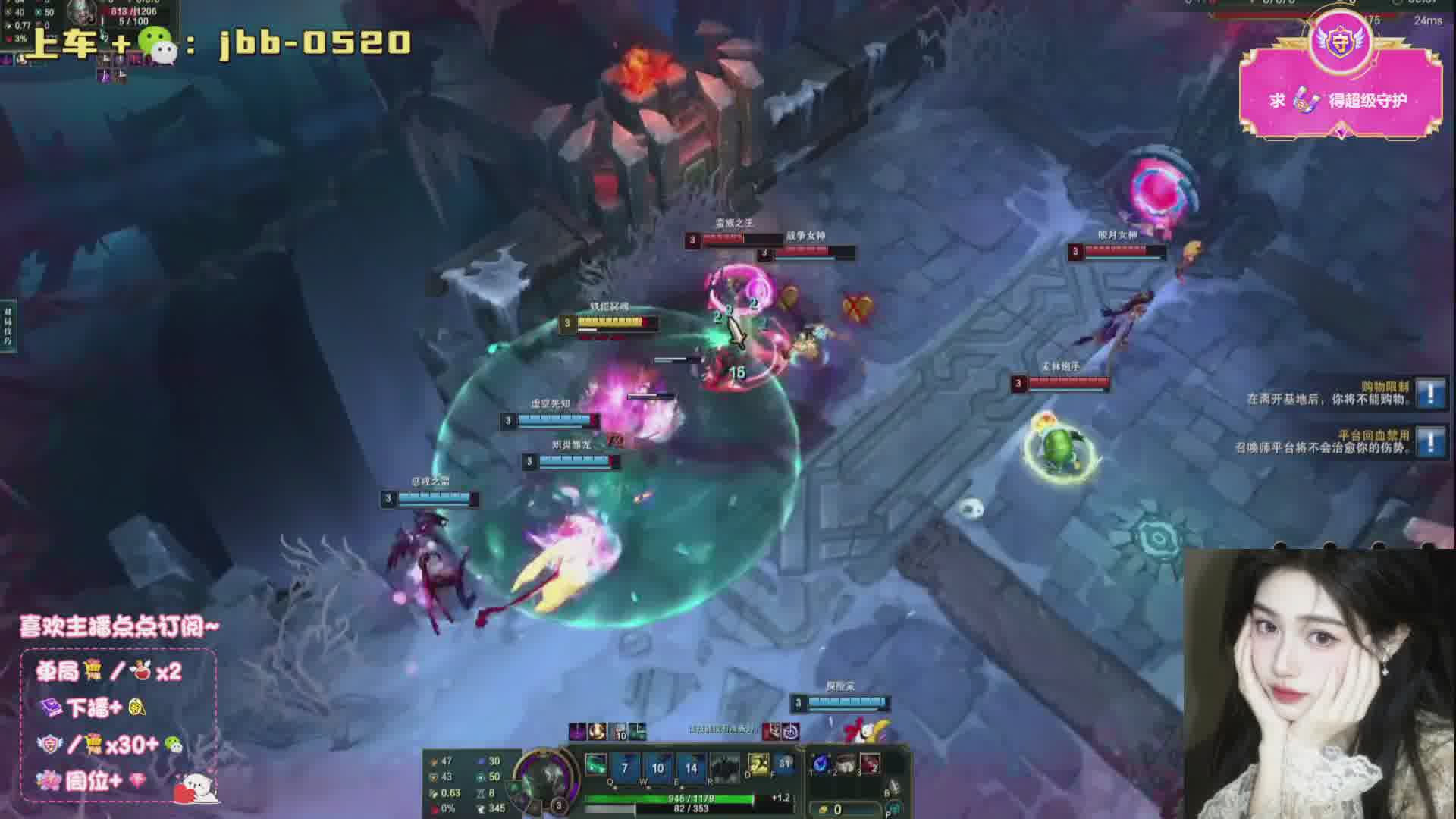Select the blue orb item in slot 1
Viewport: 1456px width, 819px height.
pos(821,763)
